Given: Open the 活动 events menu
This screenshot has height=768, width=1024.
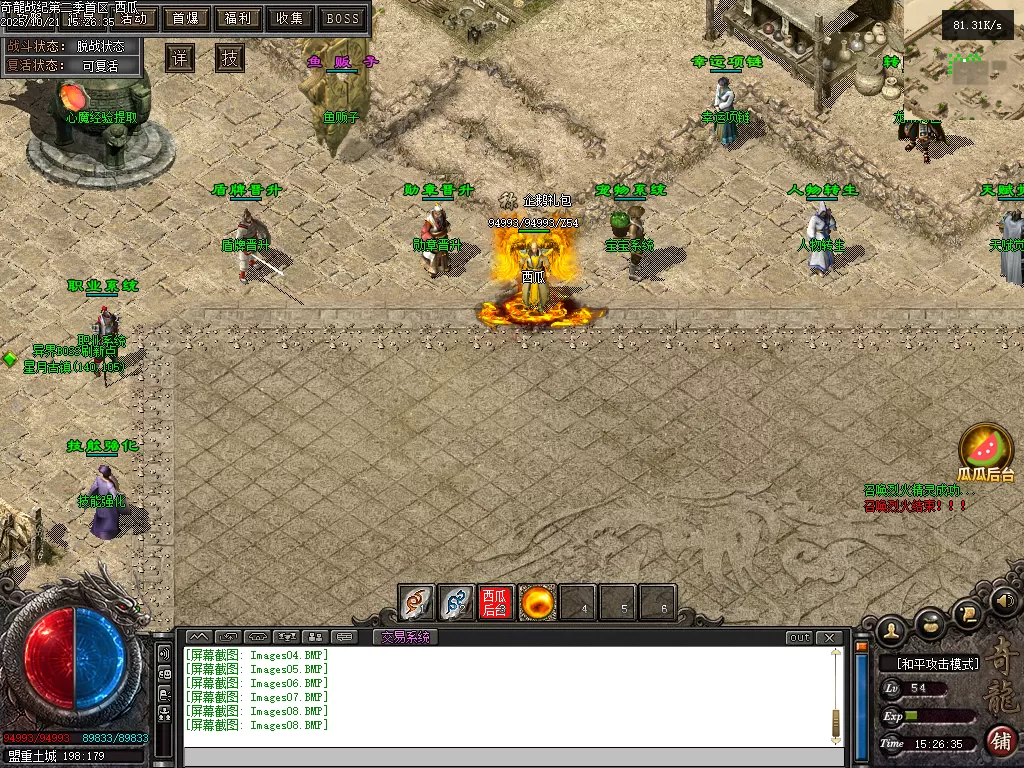Looking at the screenshot, I should click(132, 18).
